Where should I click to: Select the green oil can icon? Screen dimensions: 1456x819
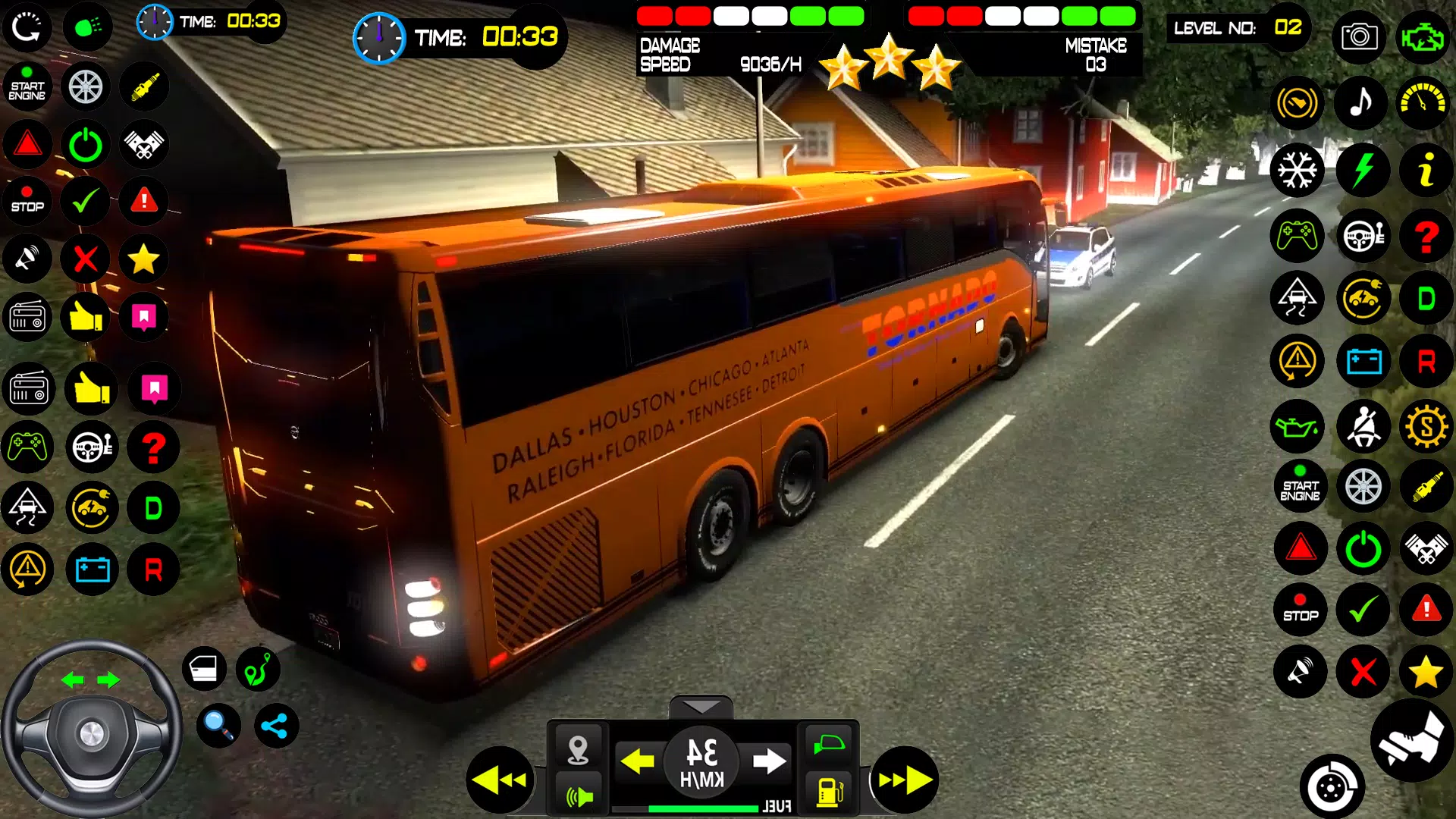[x=1298, y=427]
